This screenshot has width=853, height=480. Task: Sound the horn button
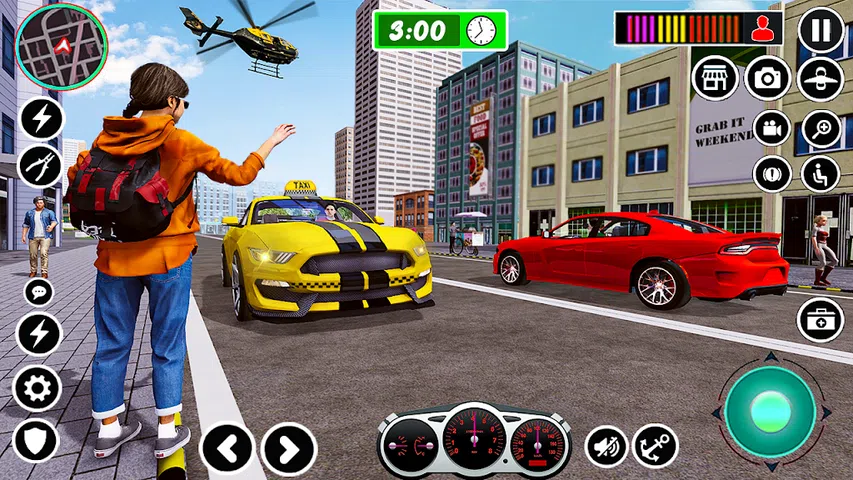coord(606,446)
